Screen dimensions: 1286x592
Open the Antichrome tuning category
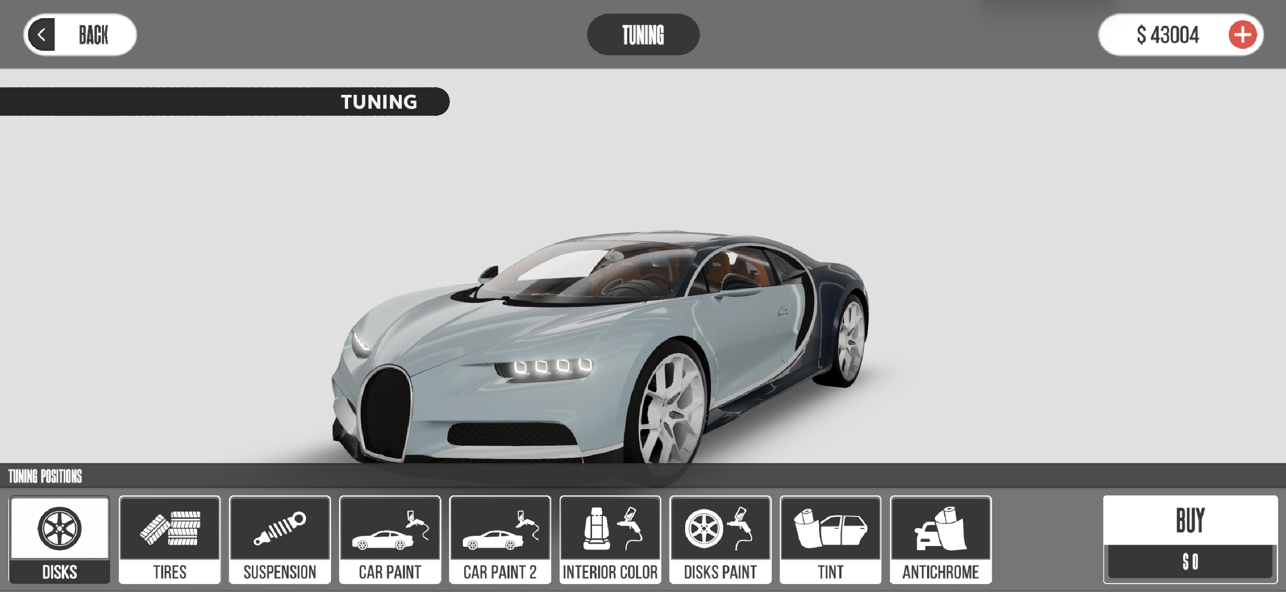click(940, 540)
